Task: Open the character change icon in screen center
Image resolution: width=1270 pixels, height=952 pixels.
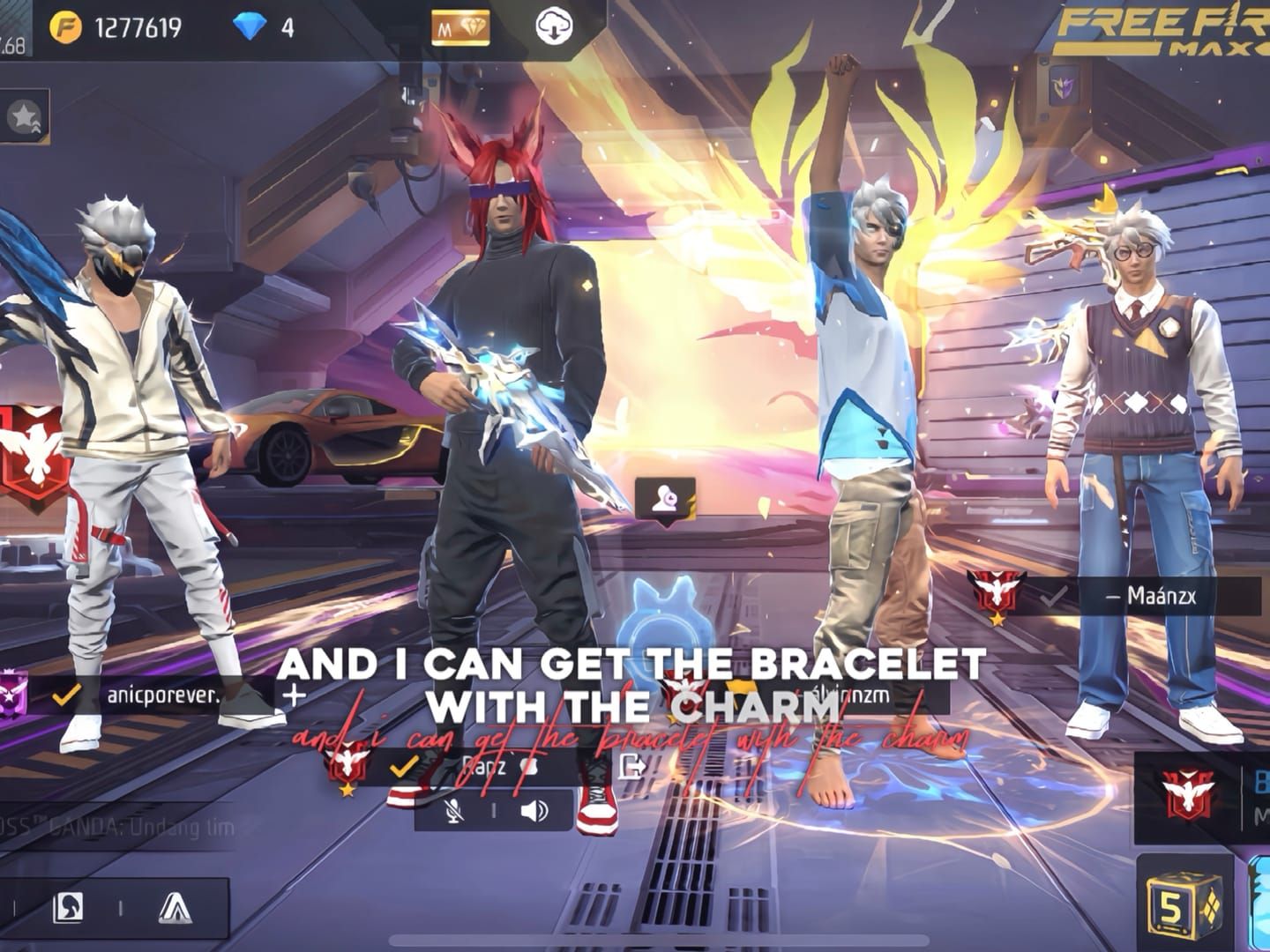Action: click(x=668, y=495)
